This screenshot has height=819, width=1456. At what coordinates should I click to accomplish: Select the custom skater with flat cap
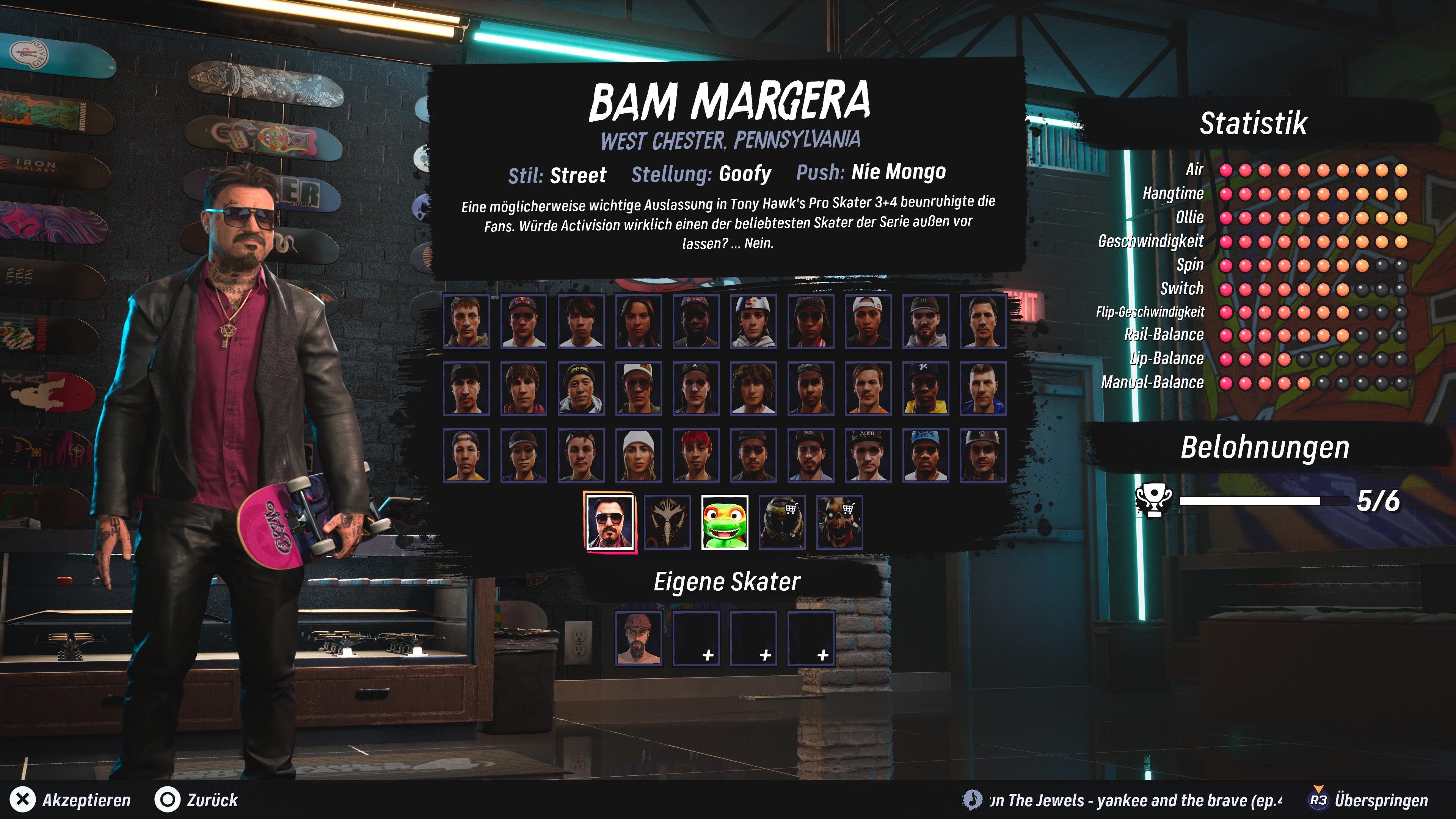coord(638,637)
